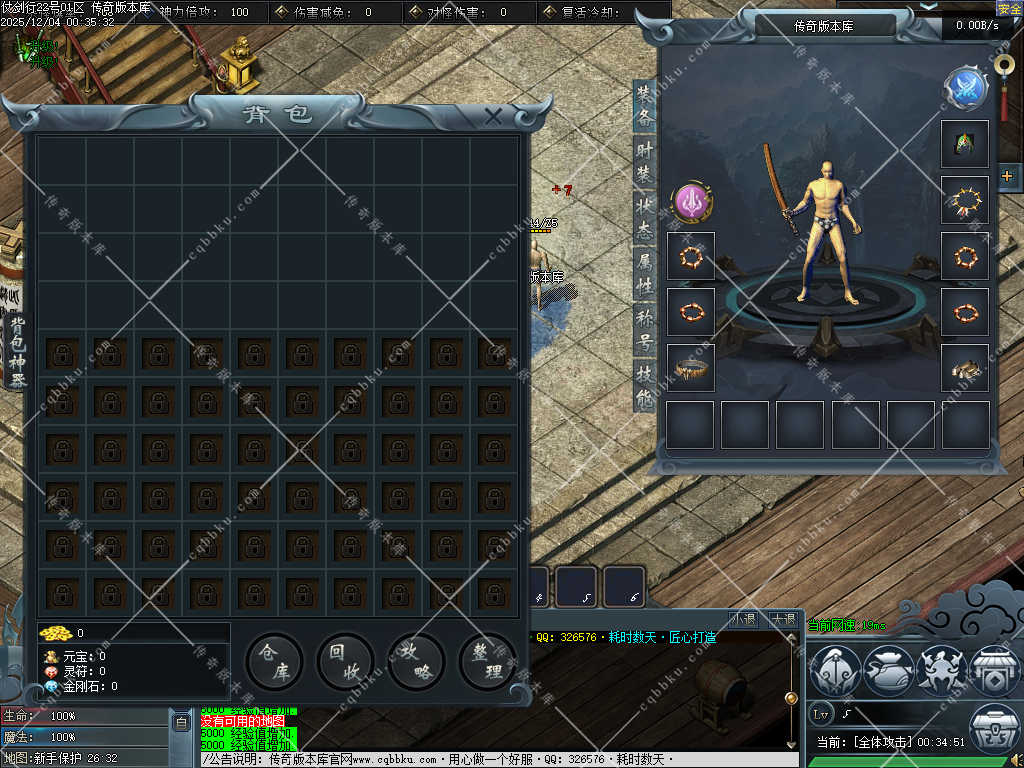The image size is (1024, 768).
Task: Open the 仓库 warehouse
Action: 274,662
